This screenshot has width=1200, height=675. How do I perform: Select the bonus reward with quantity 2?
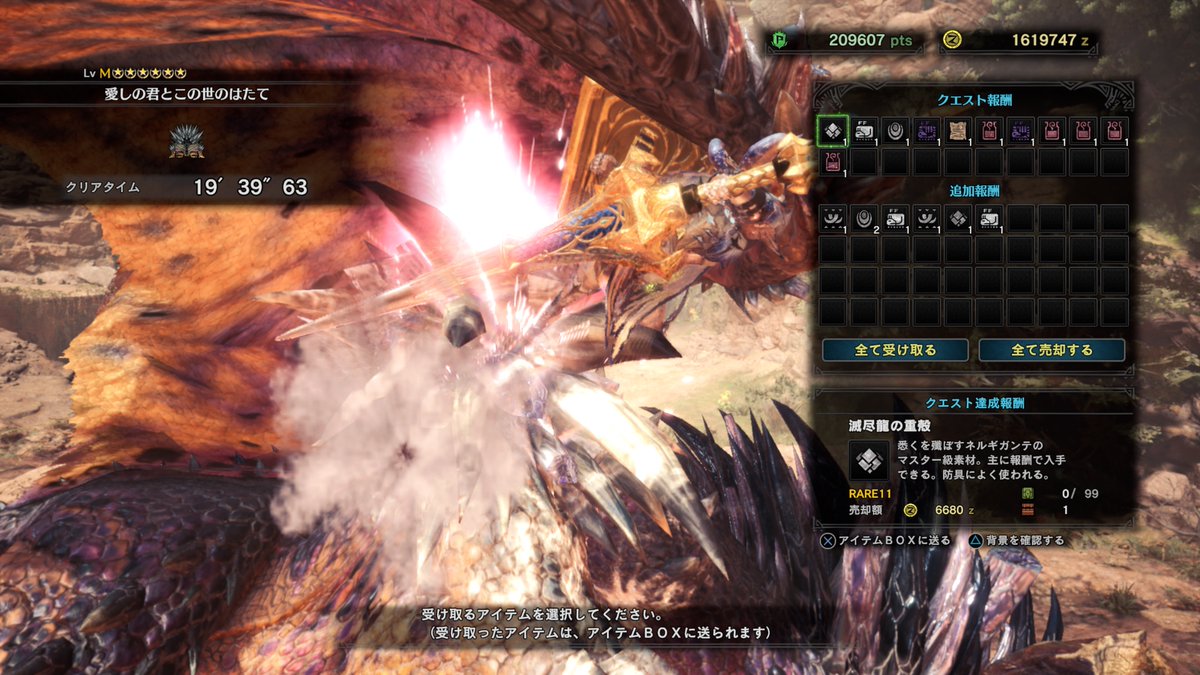click(864, 217)
